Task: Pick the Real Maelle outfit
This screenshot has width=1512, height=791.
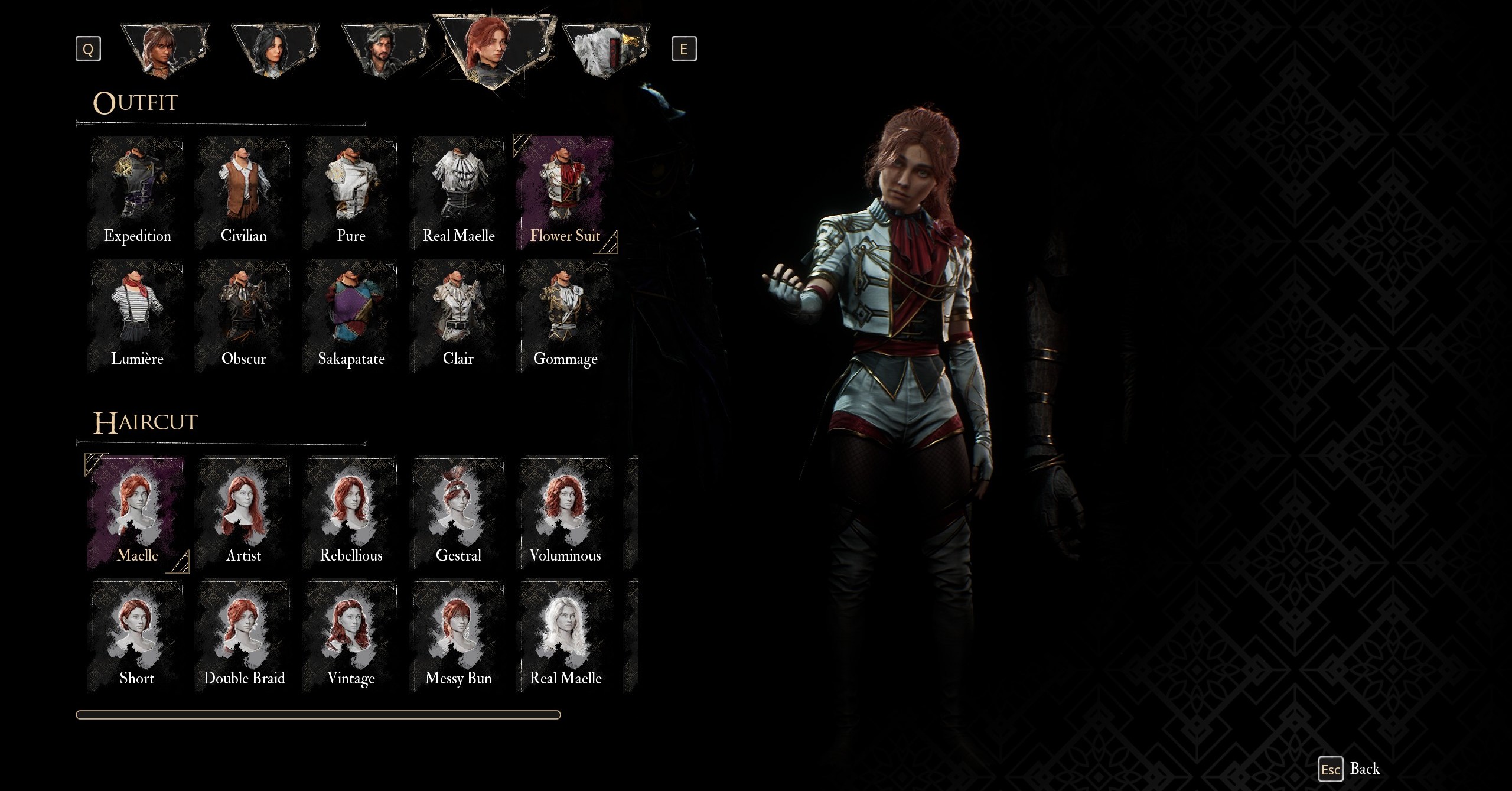Action: pyautogui.click(x=458, y=193)
